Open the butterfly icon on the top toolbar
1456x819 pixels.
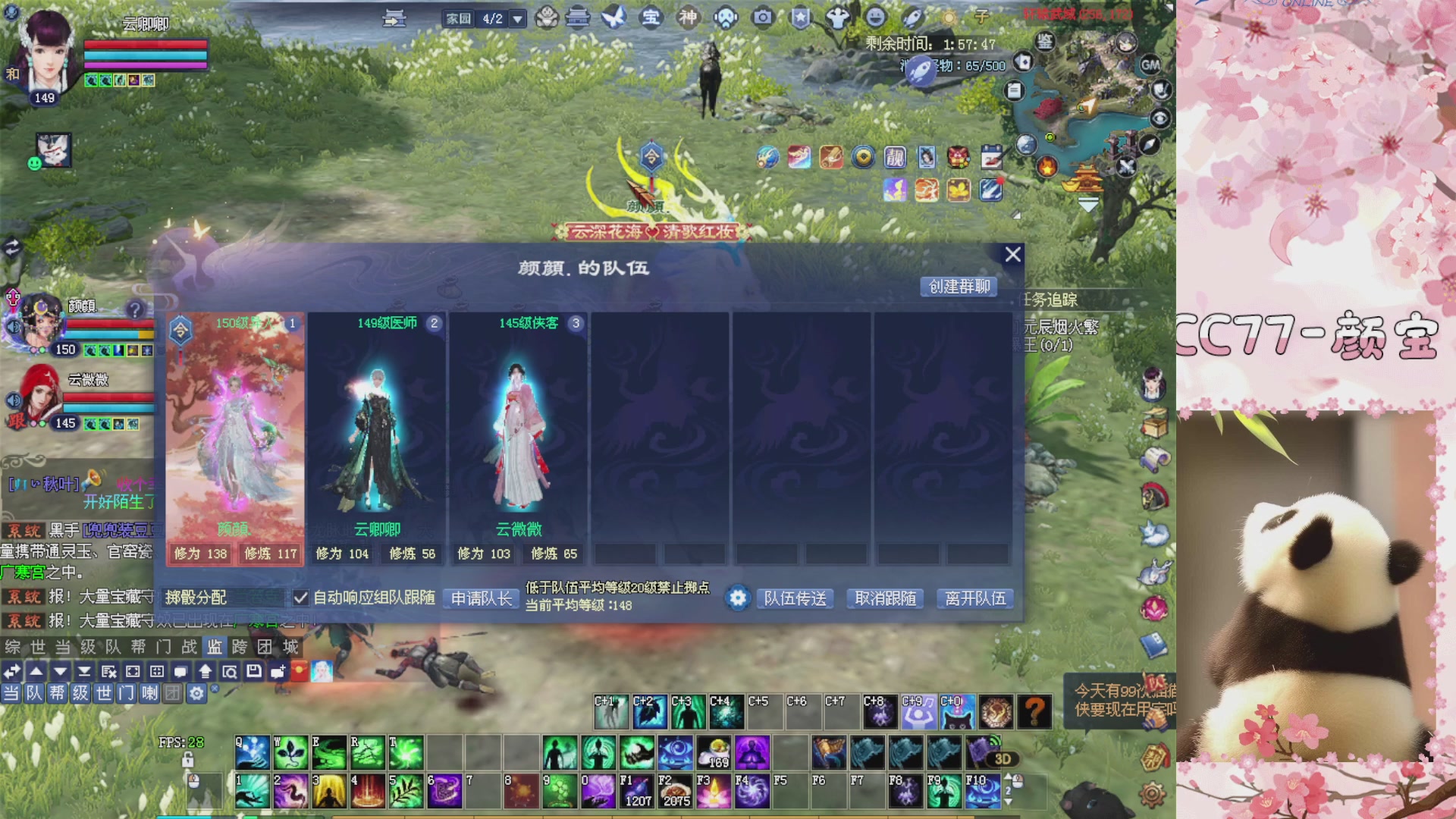pos(613,17)
